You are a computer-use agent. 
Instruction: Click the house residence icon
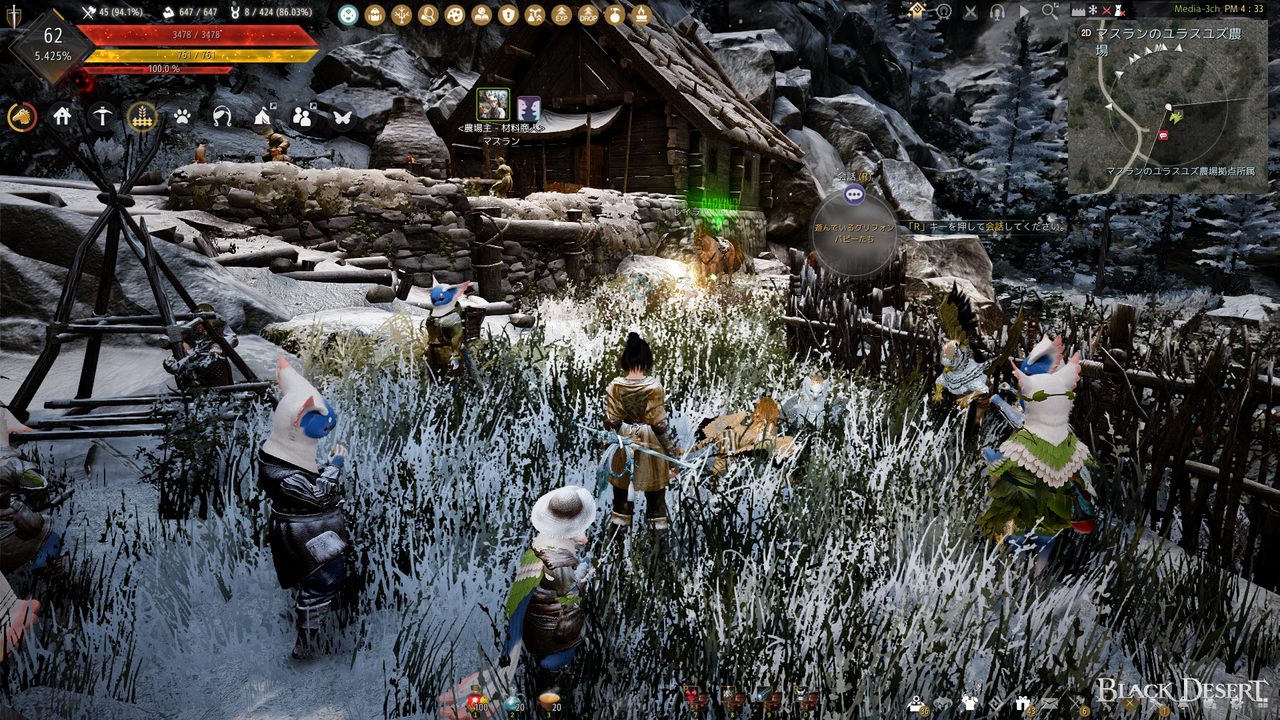(x=62, y=117)
